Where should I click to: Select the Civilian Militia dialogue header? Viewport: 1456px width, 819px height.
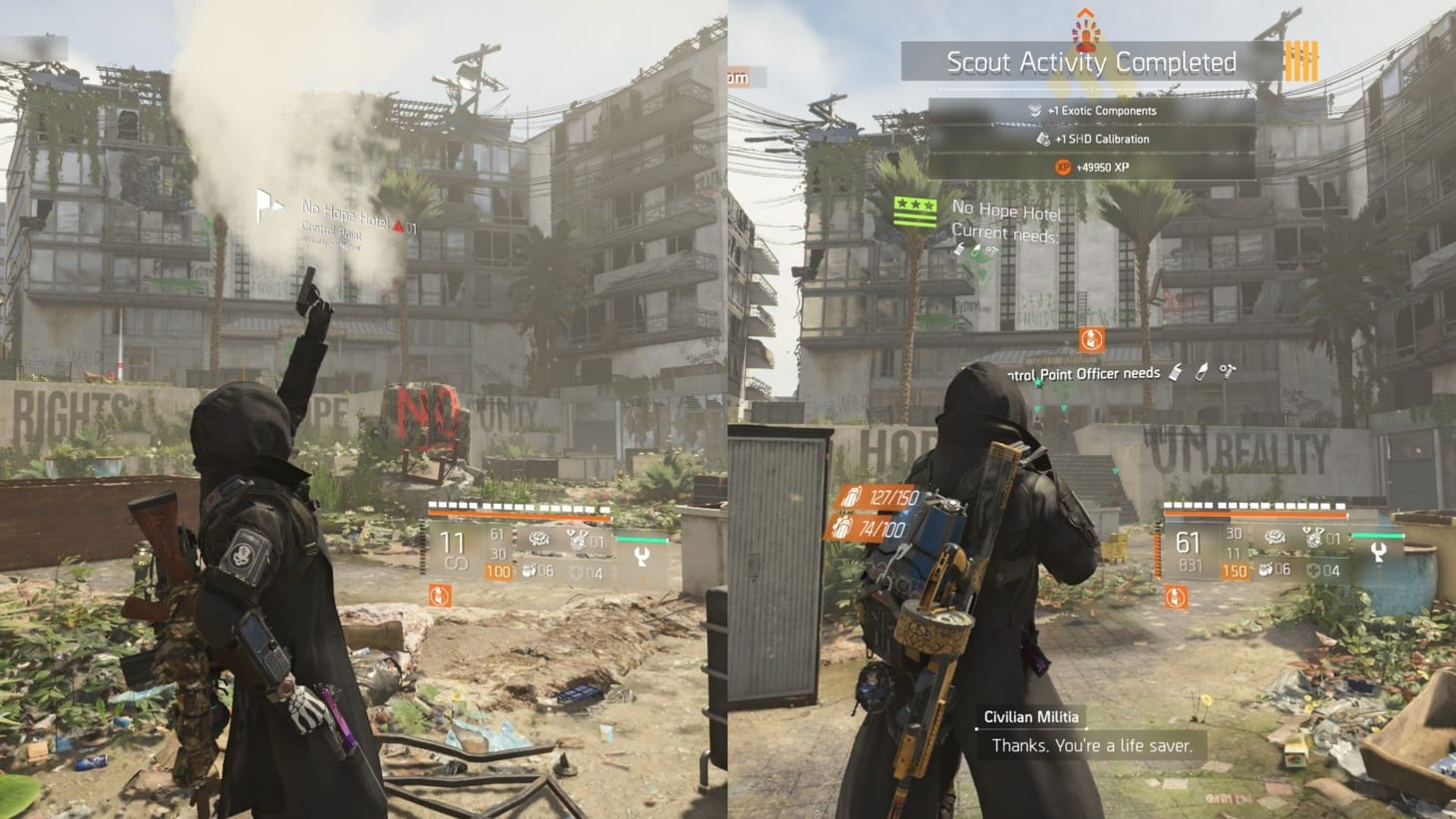pyautogui.click(x=1032, y=717)
